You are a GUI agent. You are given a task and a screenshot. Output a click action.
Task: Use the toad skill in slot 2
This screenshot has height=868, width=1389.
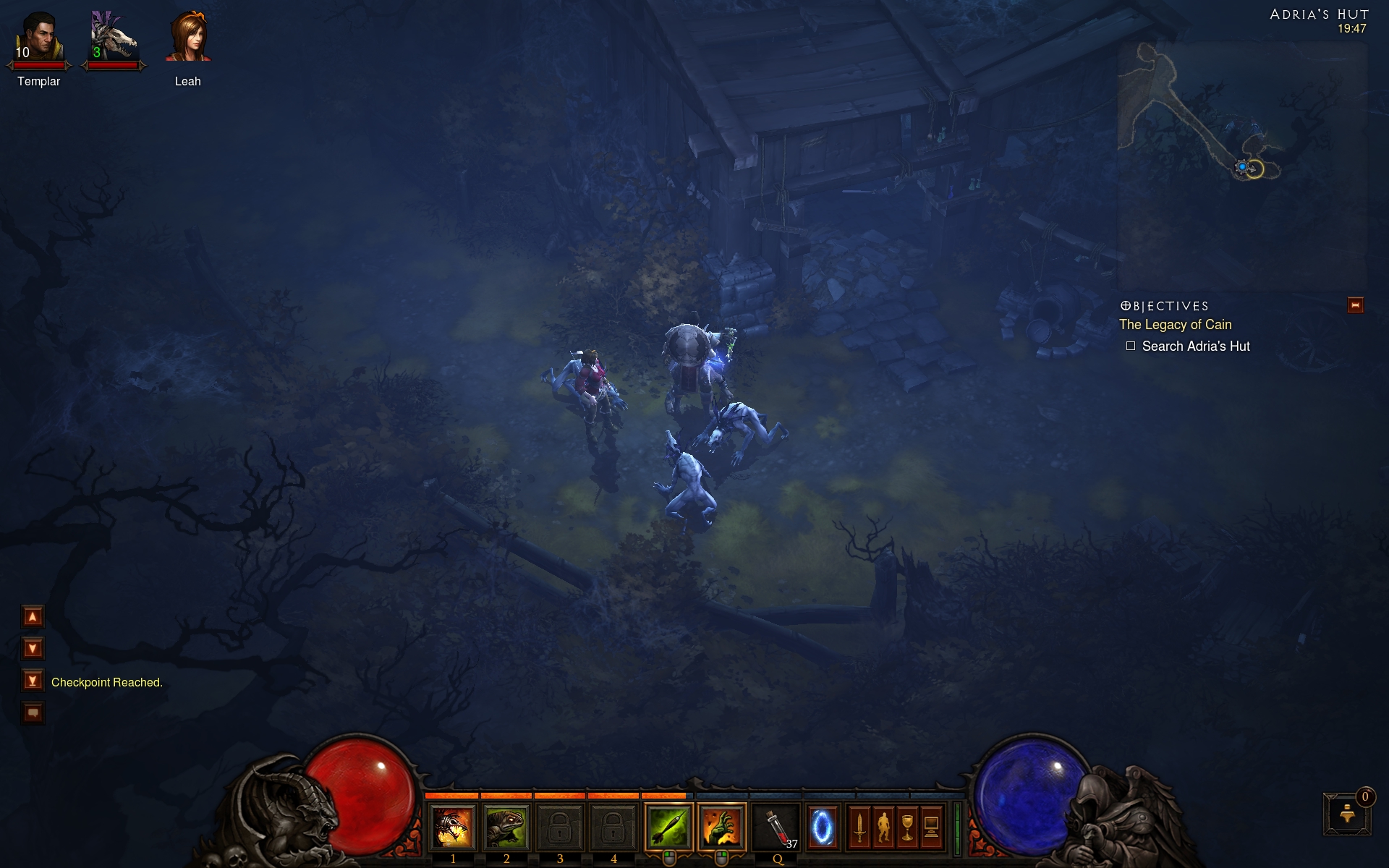pos(506,827)
